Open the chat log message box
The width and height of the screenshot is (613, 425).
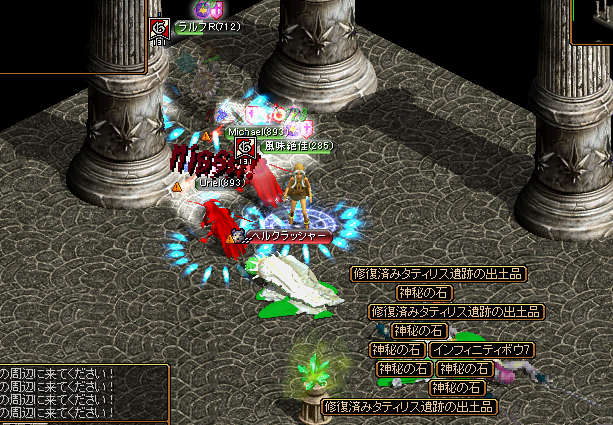(x=80, y=394)
